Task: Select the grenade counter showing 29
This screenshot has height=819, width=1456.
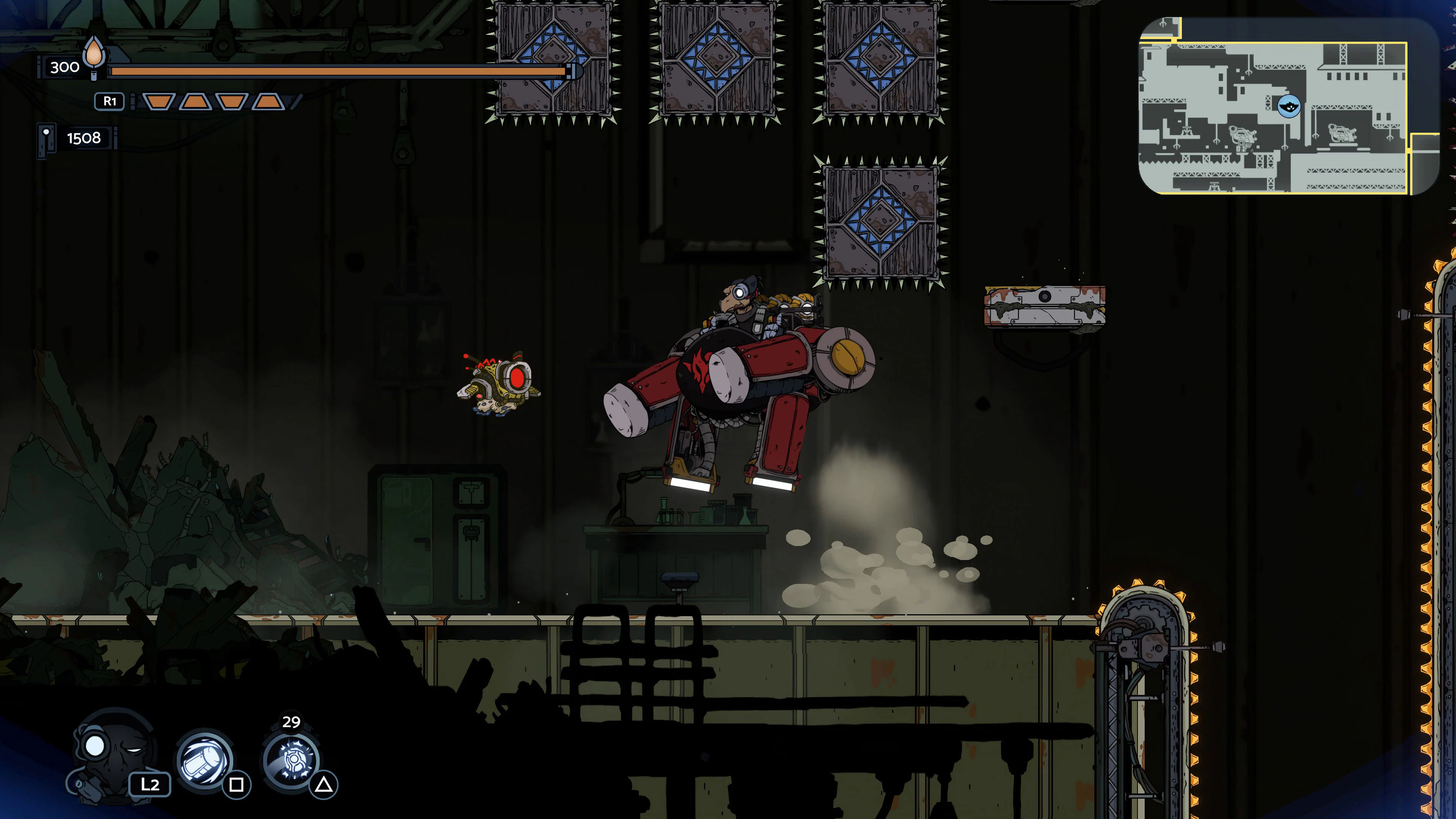Action: [292, 722]
